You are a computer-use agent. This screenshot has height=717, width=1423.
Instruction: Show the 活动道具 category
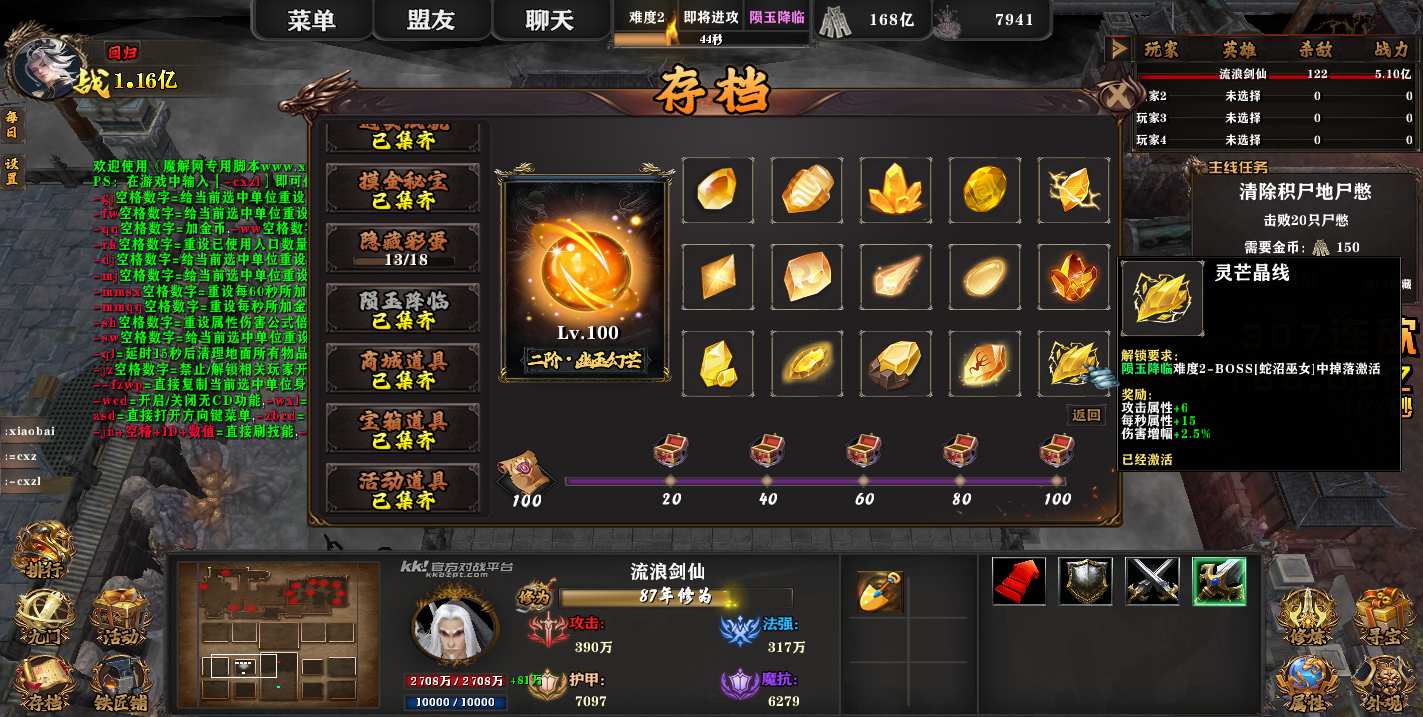click(x=403, y=489)
